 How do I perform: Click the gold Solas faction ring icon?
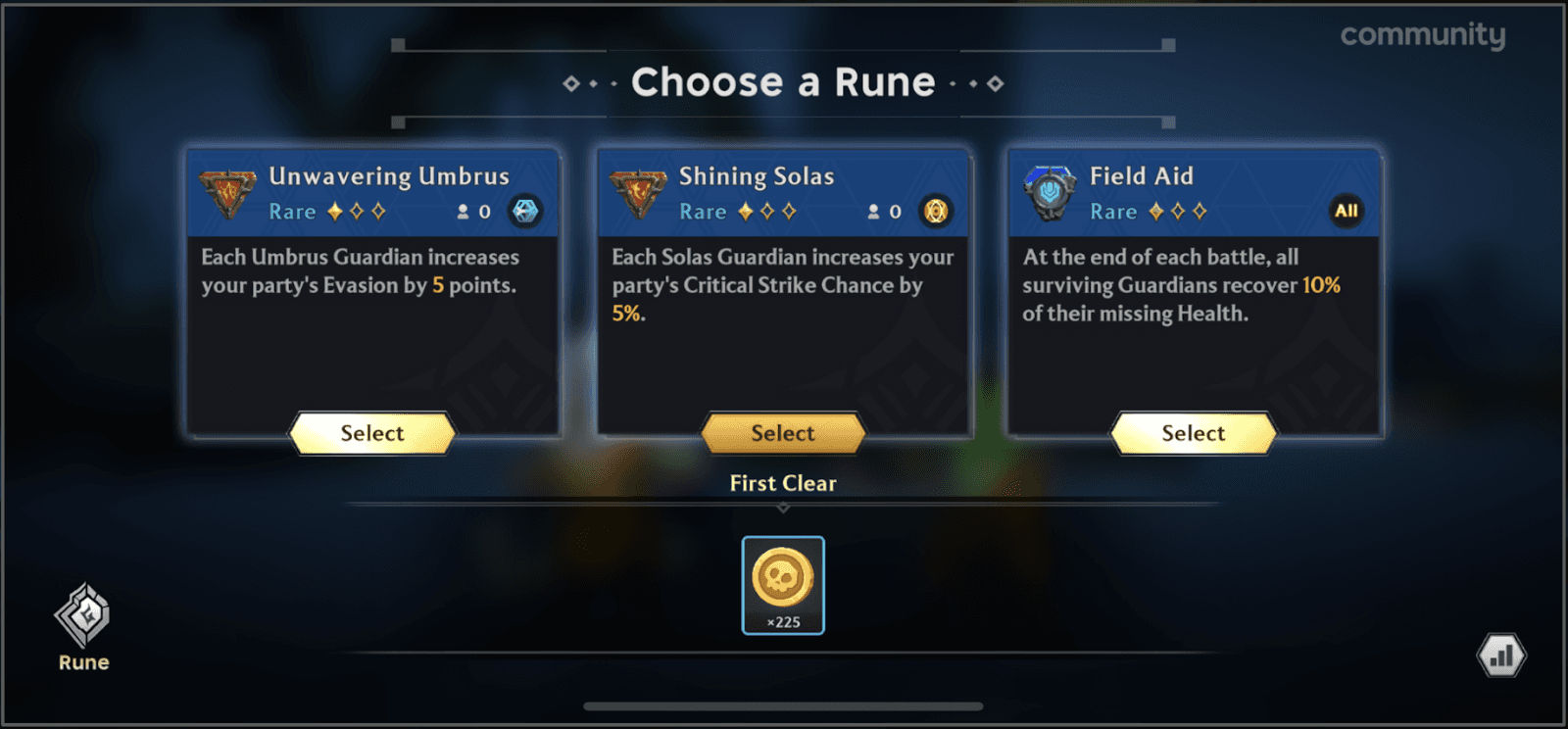point(936,212)
